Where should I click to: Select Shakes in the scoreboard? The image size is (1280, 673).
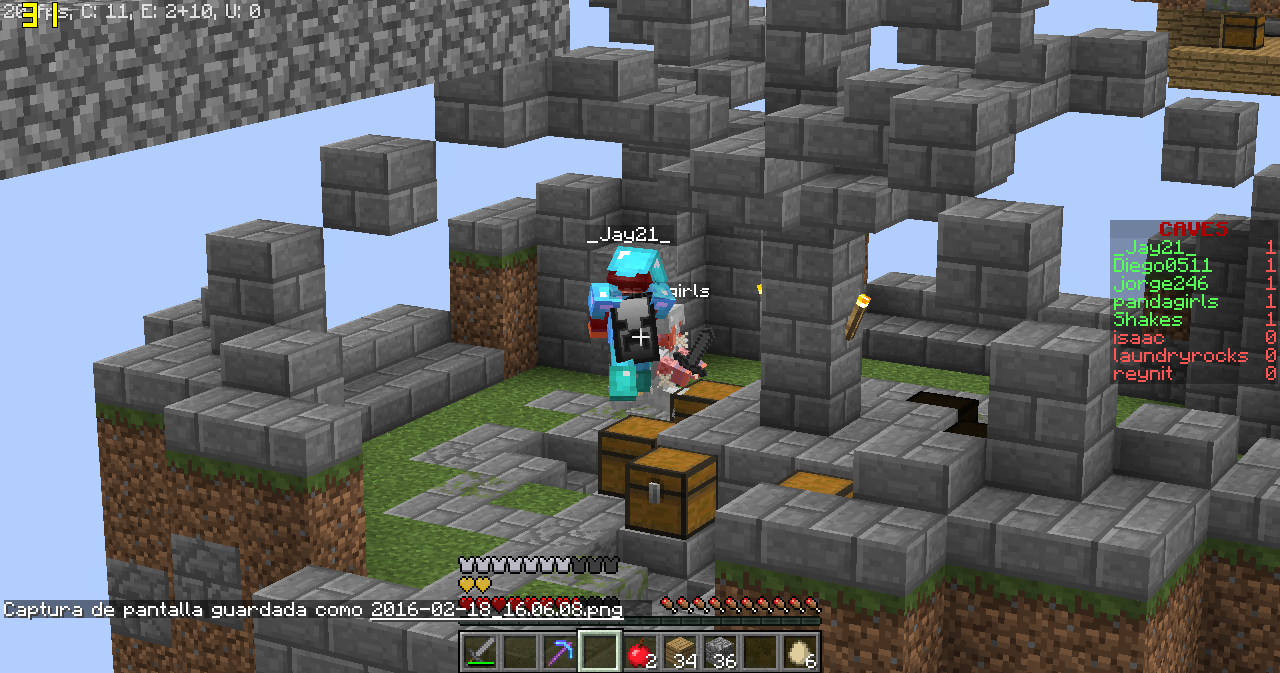[x=1148, y=320]
